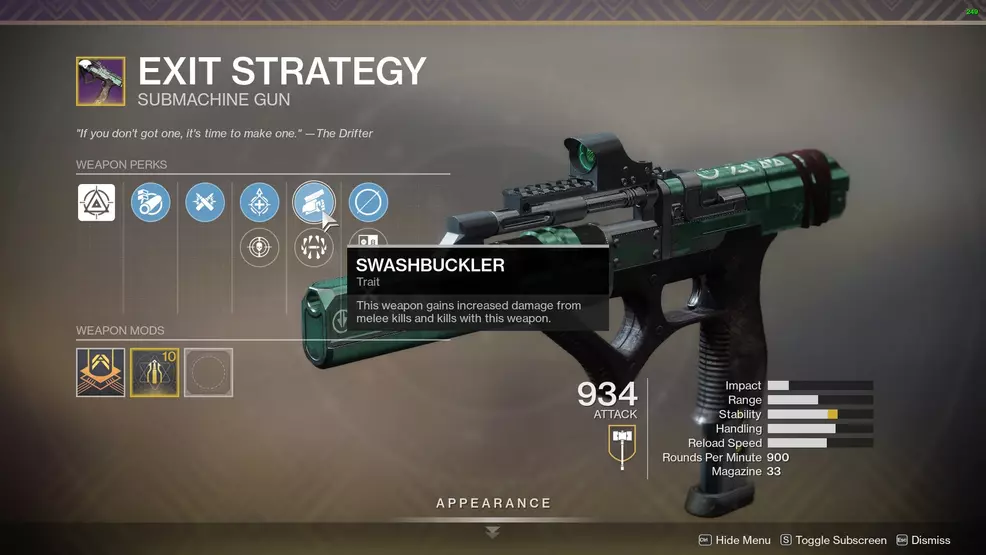Pick the crossed magazines perk
Viewport: 986px width, 555px height.
click(205, 203)
